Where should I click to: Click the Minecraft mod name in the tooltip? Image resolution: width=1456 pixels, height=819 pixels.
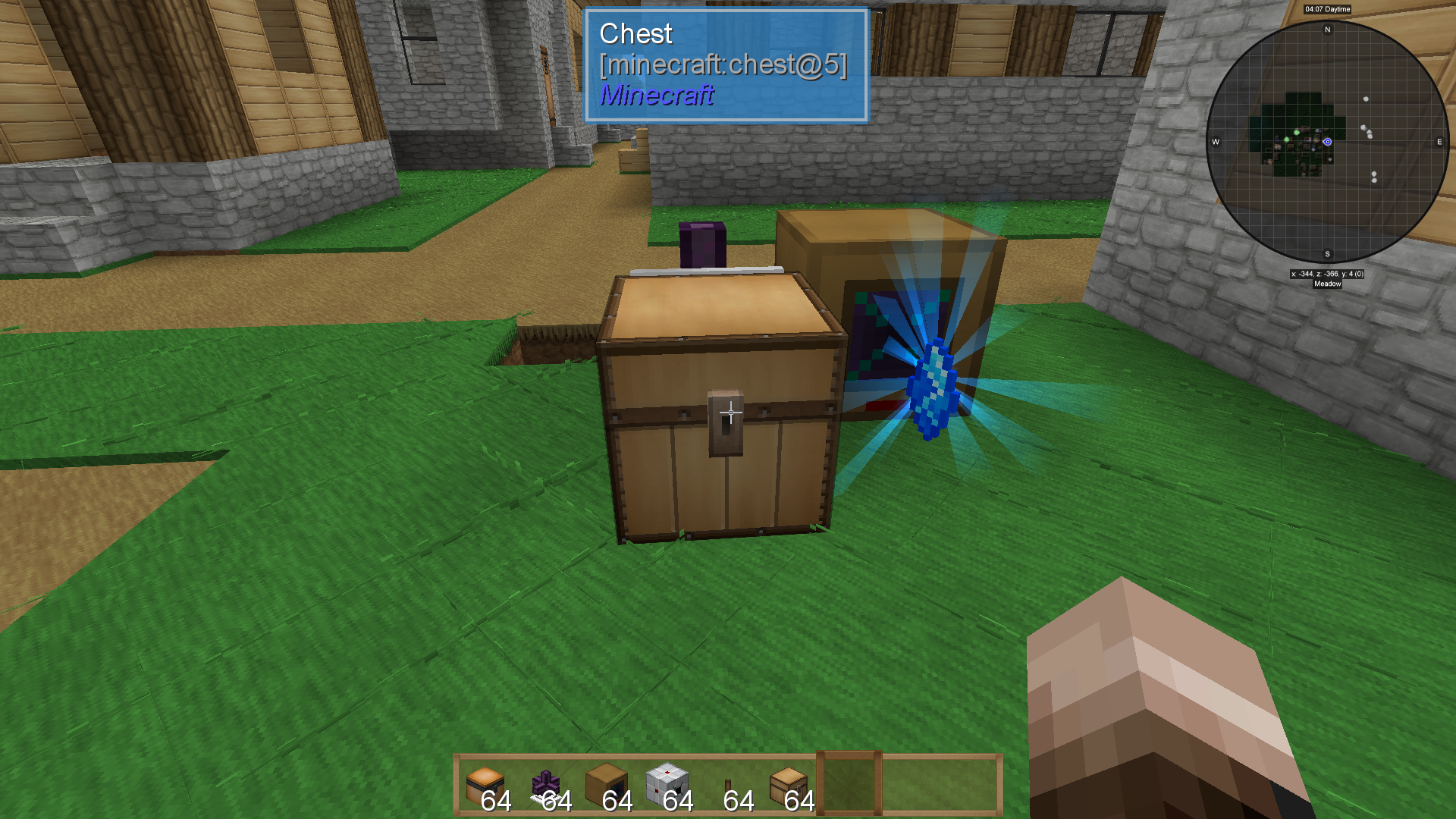(656, 96)
